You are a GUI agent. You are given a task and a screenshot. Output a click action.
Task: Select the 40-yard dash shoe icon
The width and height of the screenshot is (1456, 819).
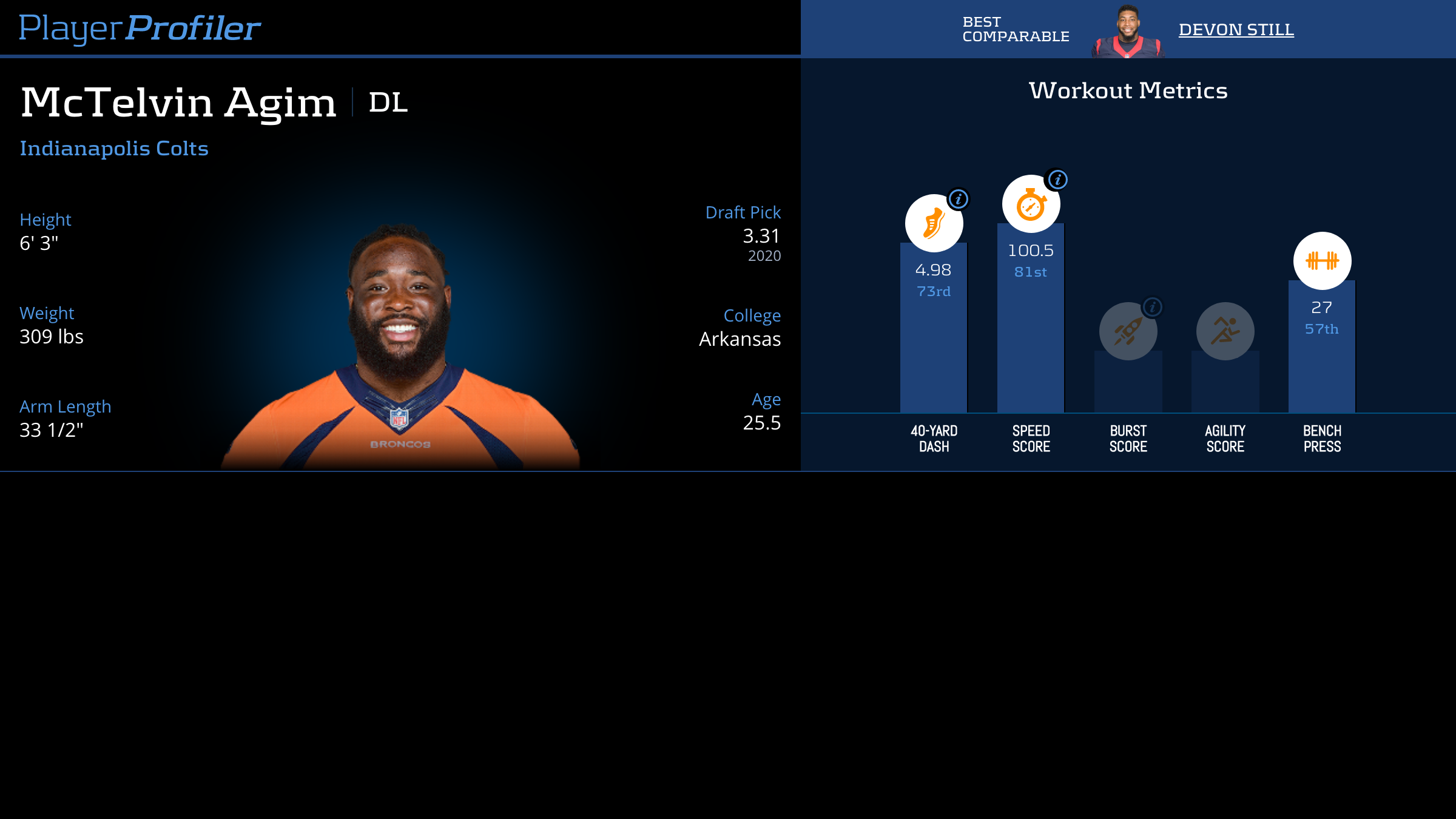[x=933, y=223]
